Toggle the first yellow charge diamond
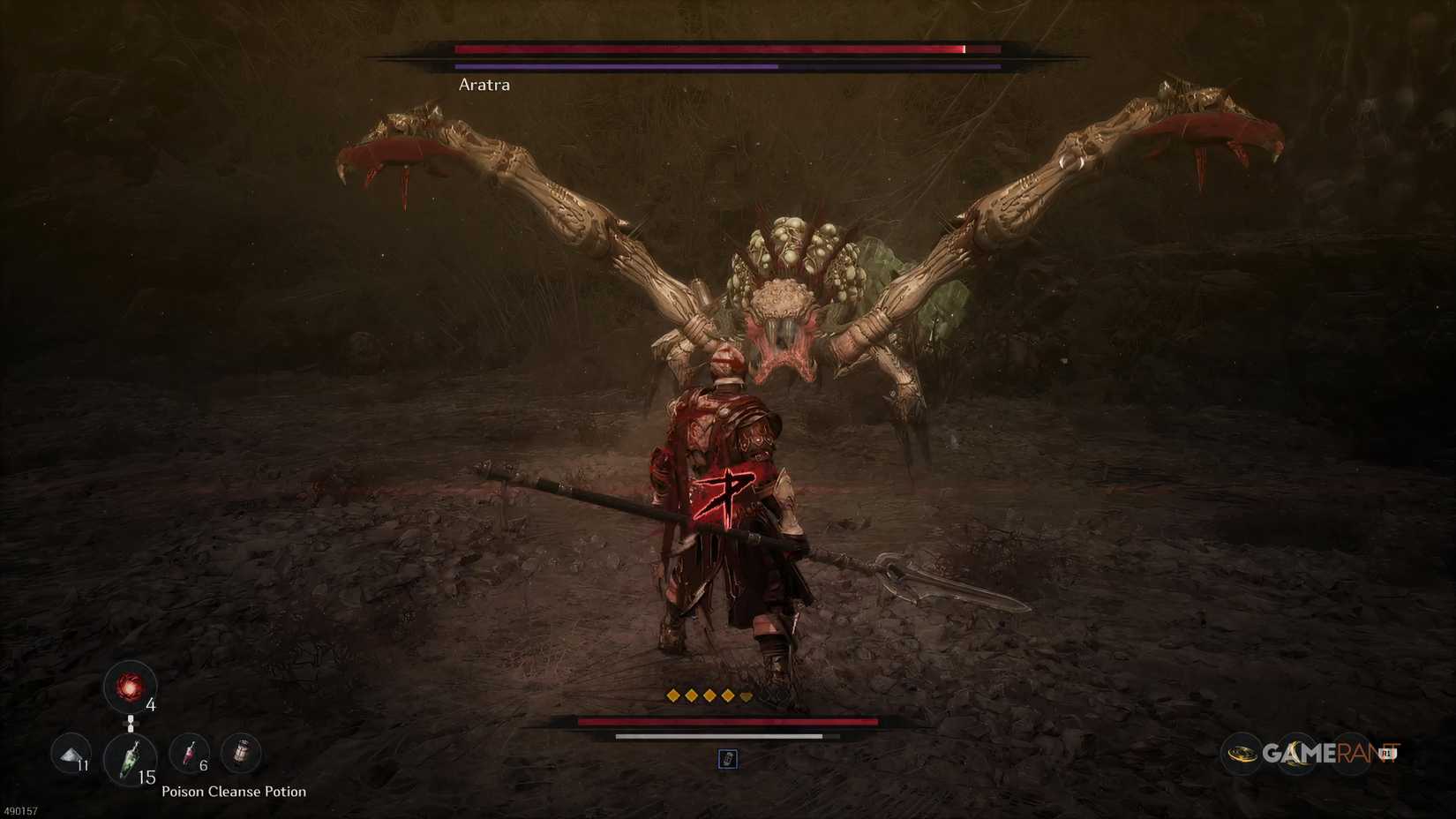This screenshot has height=819, width=1456. 675,695
